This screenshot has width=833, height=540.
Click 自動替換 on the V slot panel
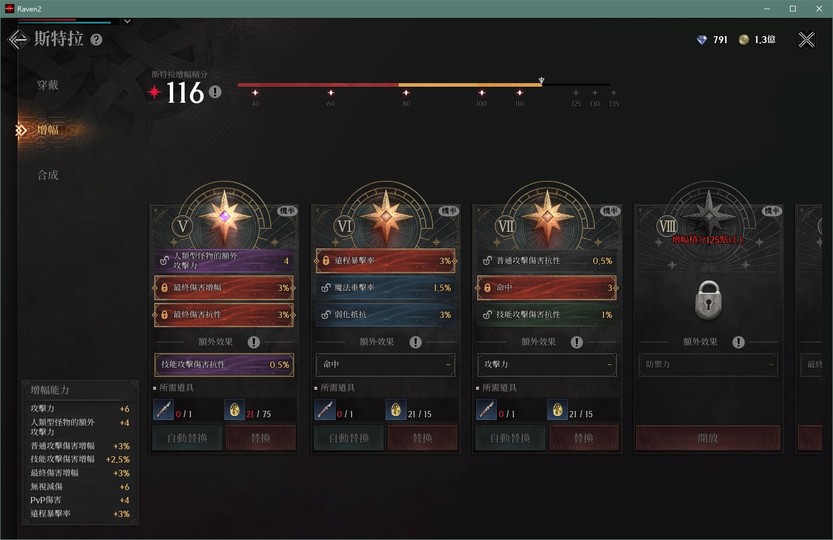pos(187,438)
